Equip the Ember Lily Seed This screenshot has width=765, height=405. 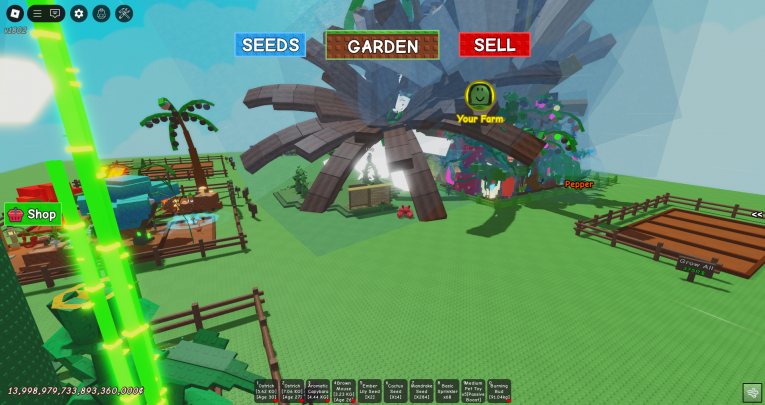click(x=369, y=391)
